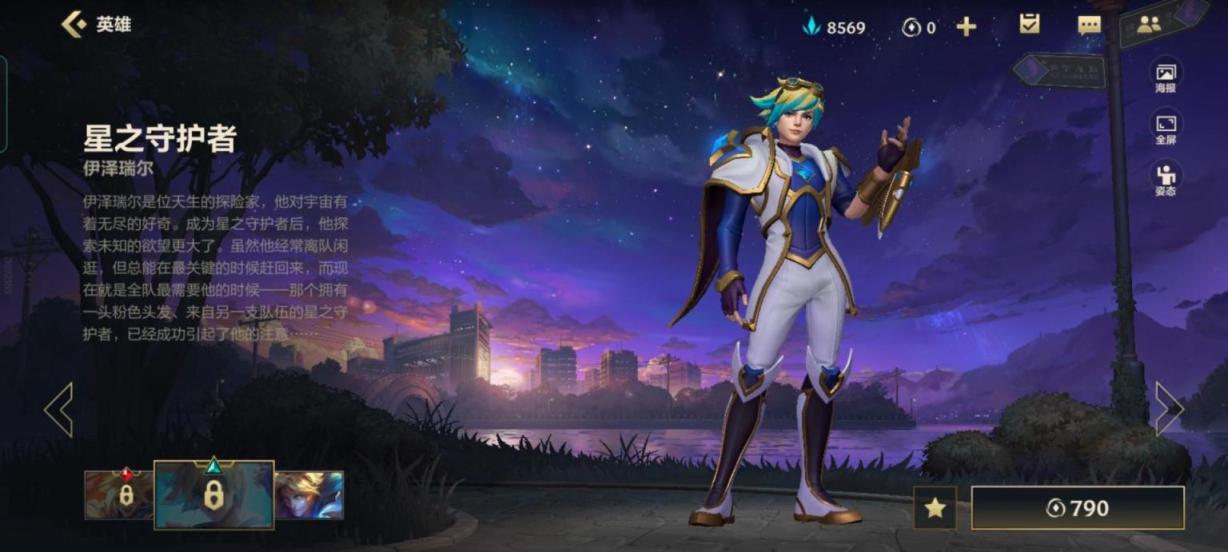
Task: Switch to 全屏 fullscreen view
Action: [1166, 127]
